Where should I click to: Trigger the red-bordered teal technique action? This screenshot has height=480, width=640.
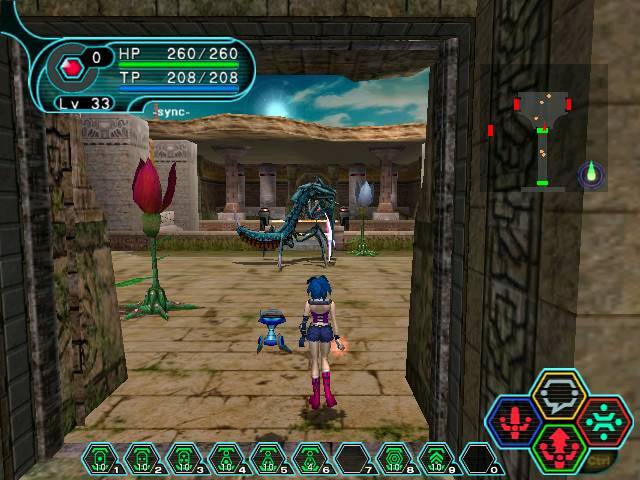(604, 418)
